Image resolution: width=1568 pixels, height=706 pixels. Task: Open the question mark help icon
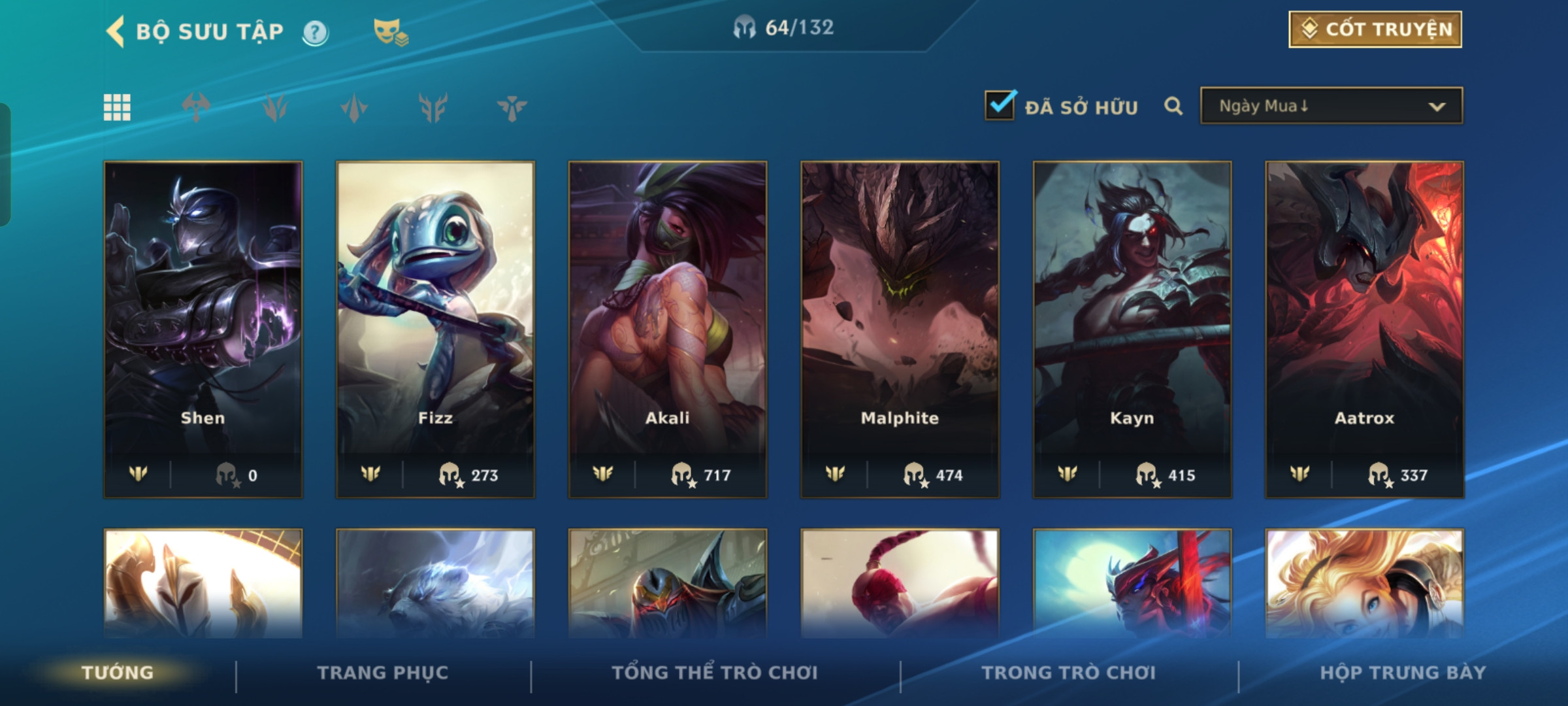point(316,32)
